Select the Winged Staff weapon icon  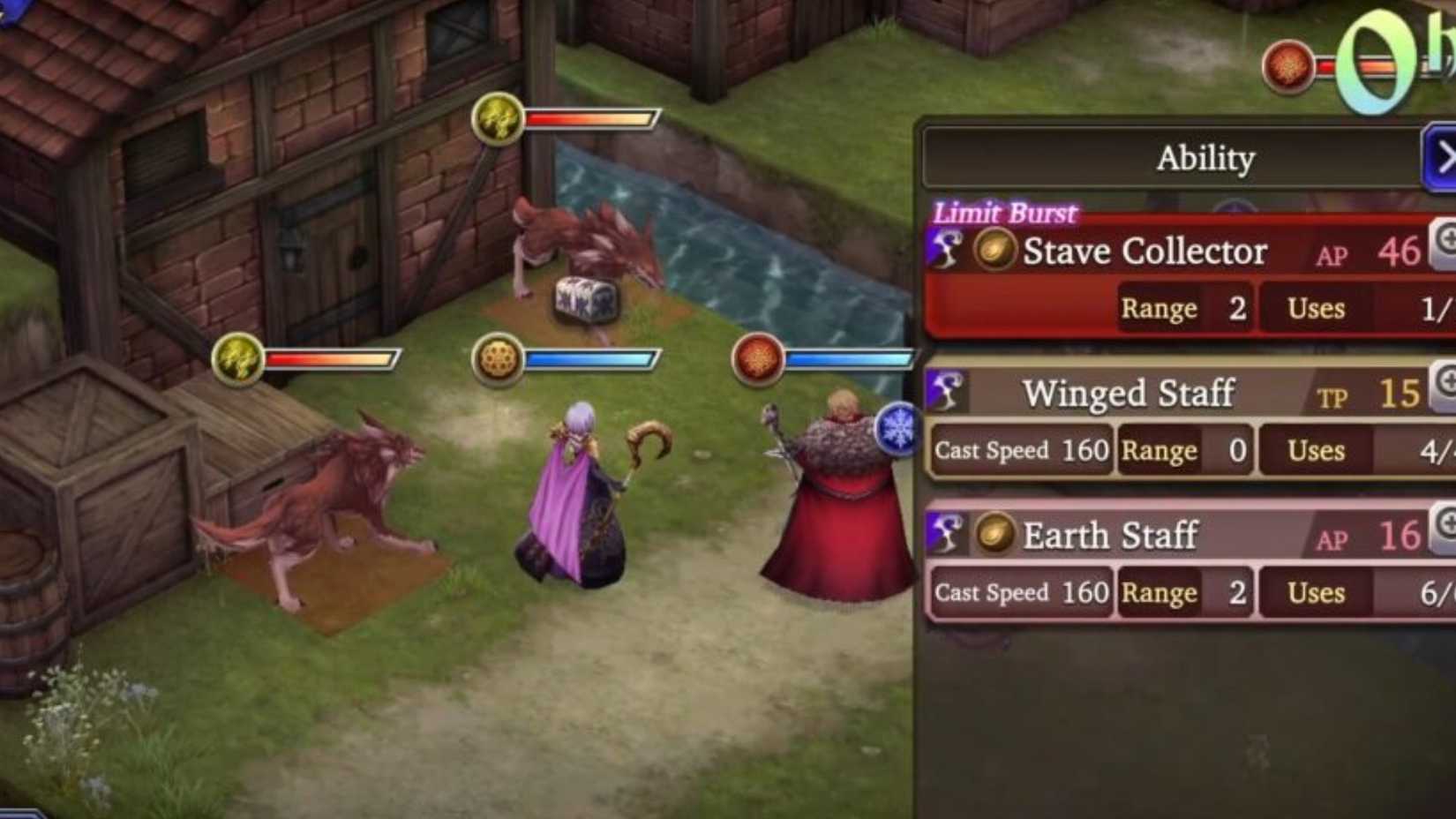(x=944, y=391)
